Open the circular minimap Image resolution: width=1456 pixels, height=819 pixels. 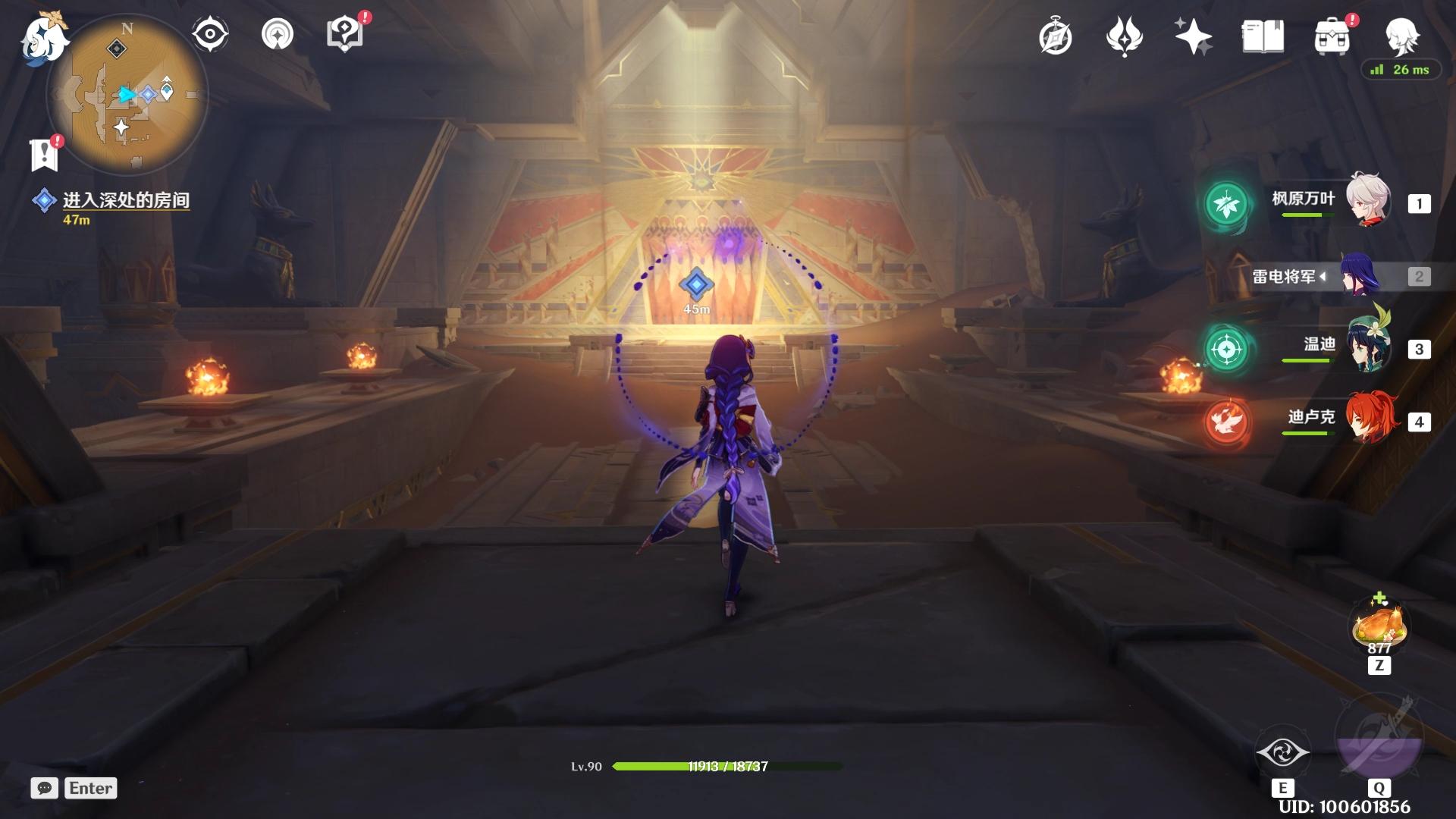[x=127, y=94]
